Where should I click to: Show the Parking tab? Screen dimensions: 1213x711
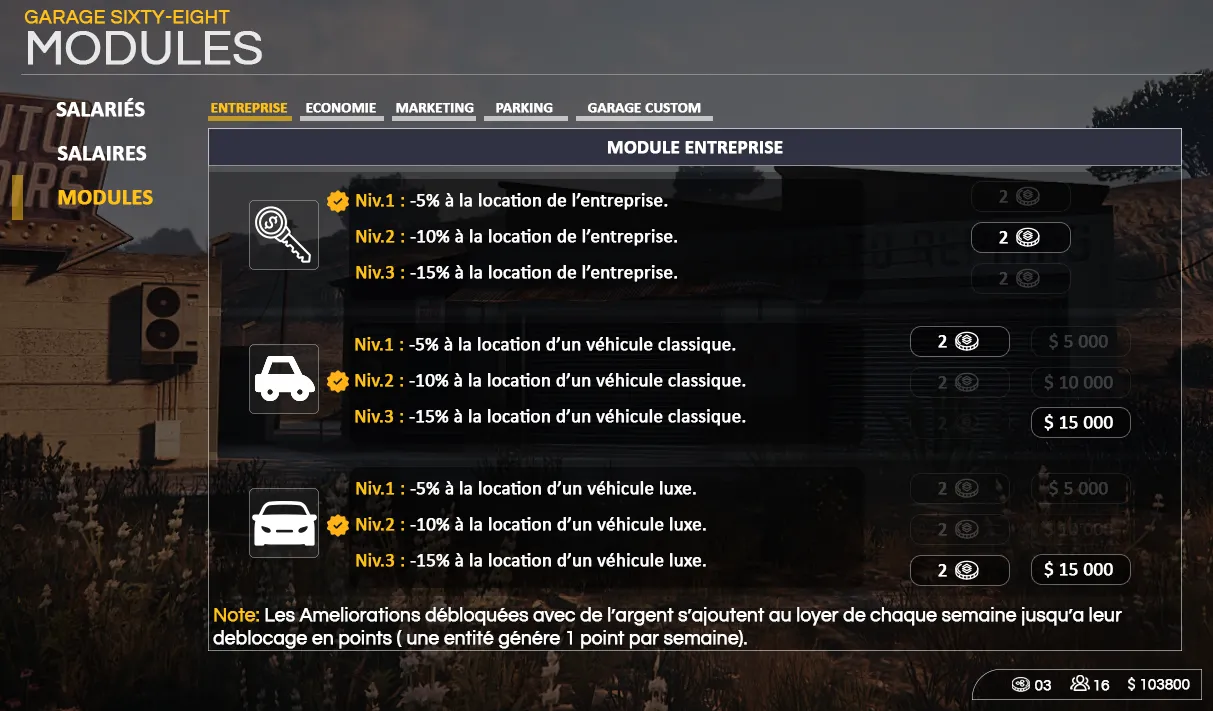(x=524, y=108)
